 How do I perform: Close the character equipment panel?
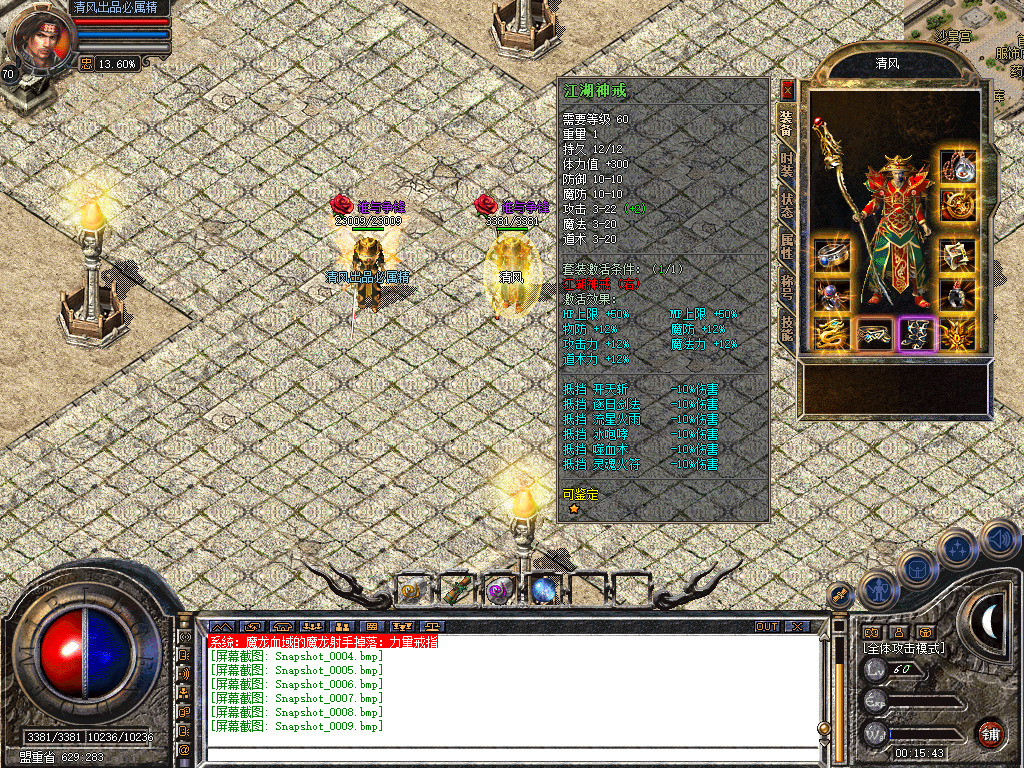tap(787, 89)
